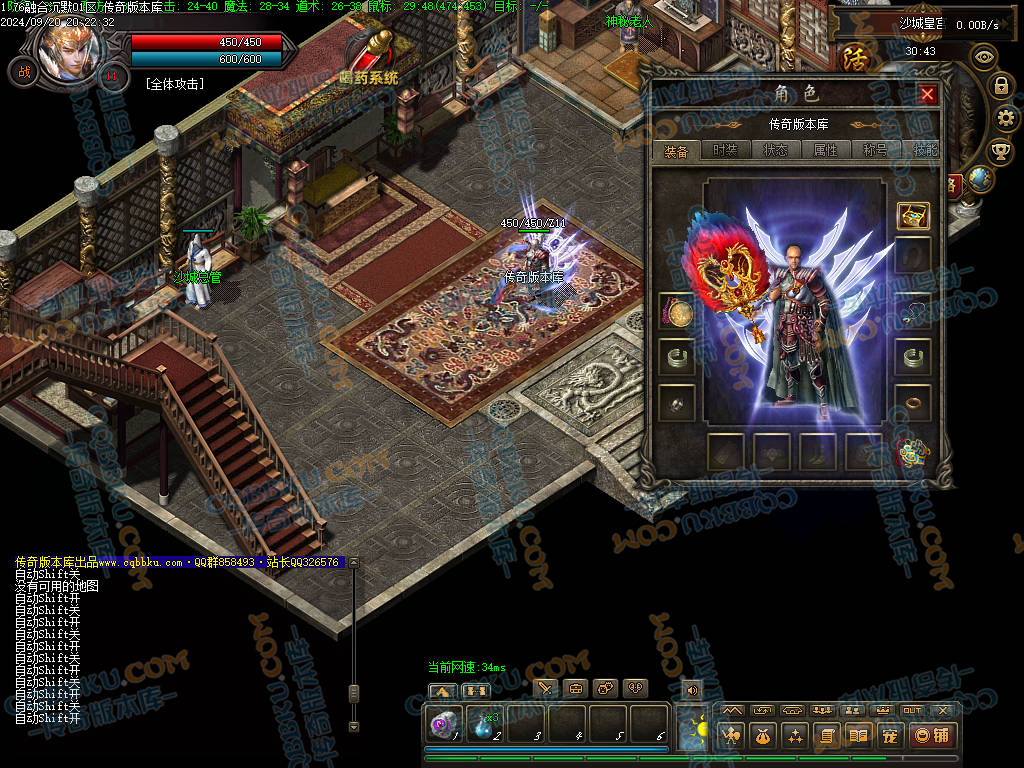Select the equipped medal slot
The width and height of the screenshot is (1024, 768).
[676, 312]
